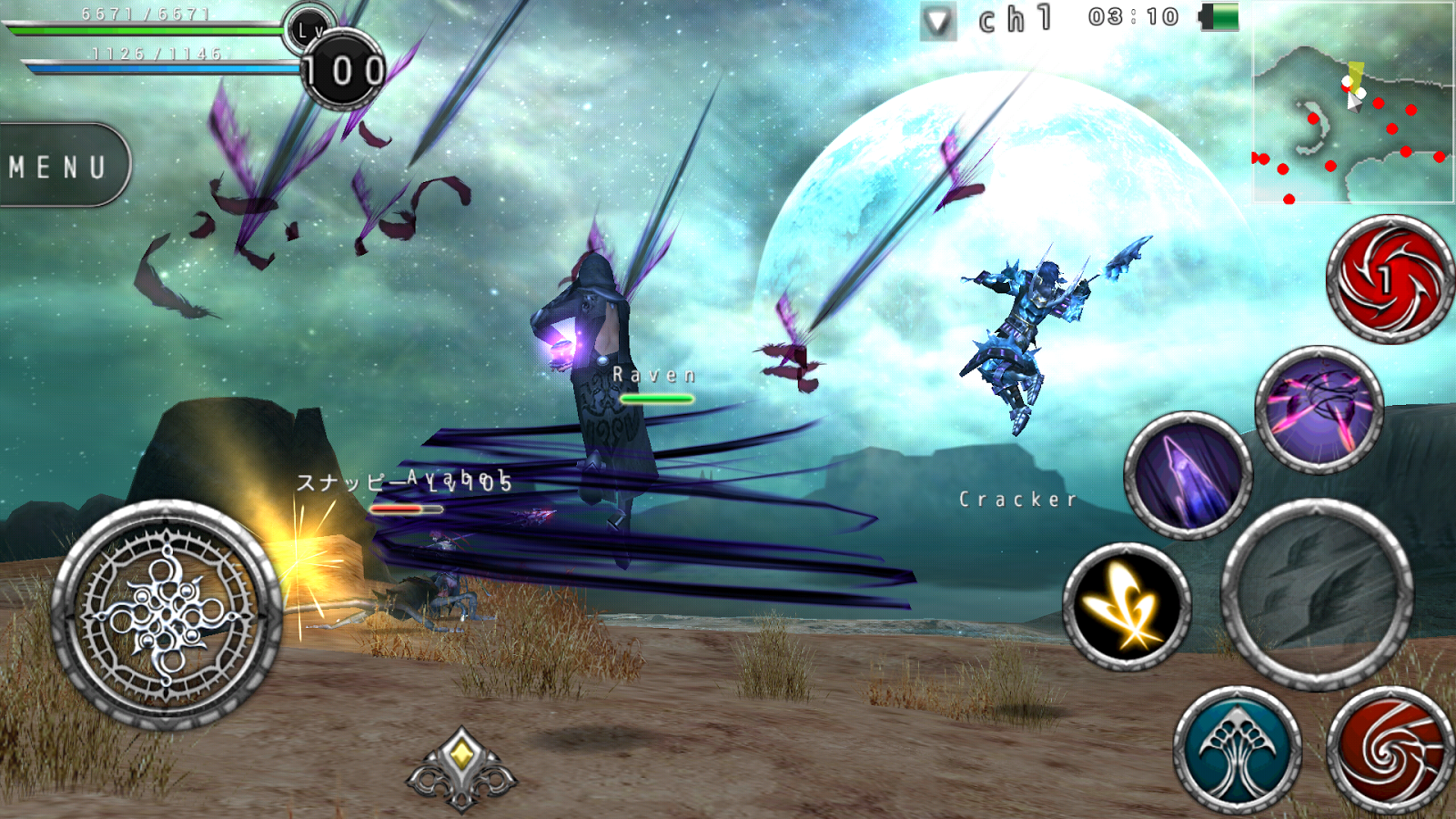Activate the red spiral attack skill
This screenshot has height=819, width=1456.
tap(1387, 282)
